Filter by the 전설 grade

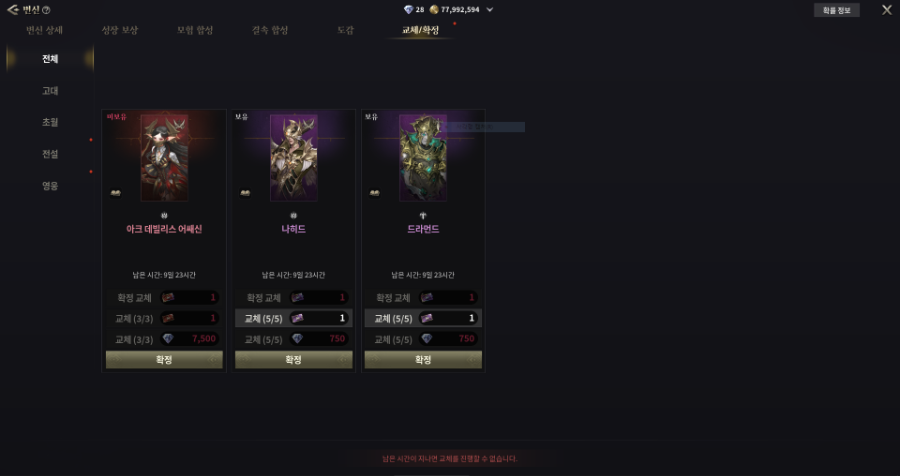point(50,154)
